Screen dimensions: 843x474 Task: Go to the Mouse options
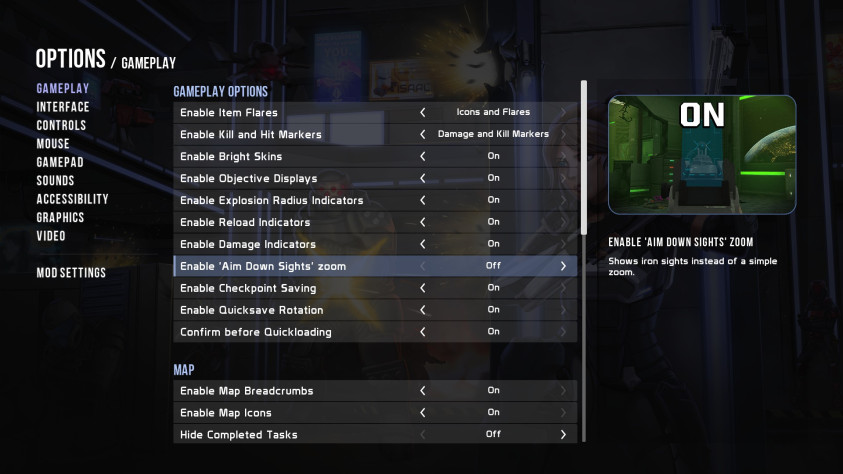coord(53,144)
